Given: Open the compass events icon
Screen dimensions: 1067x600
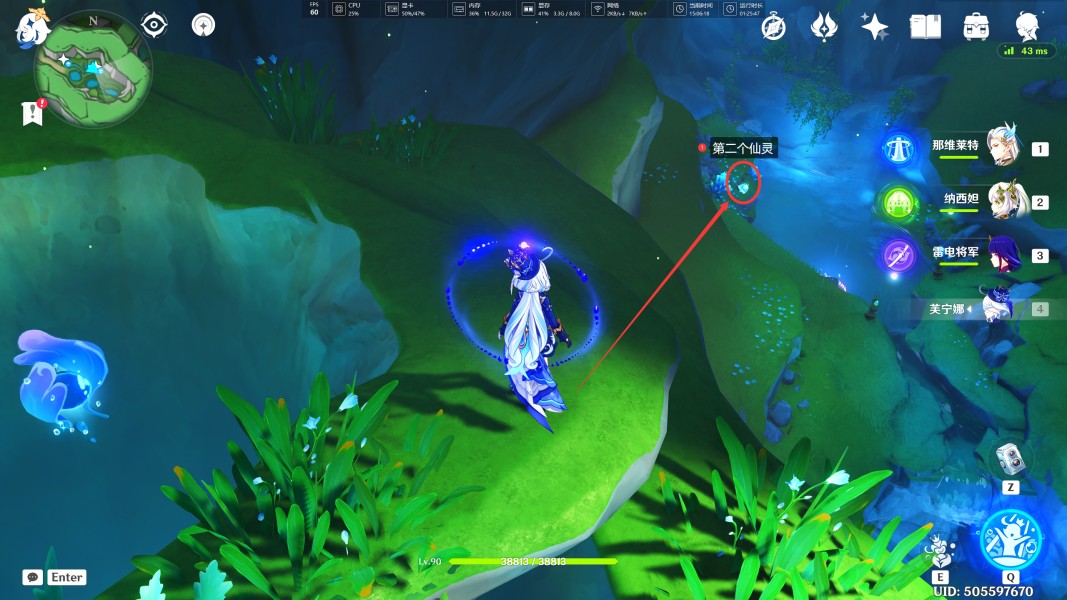Looking at the screenshot, I should [x=773, y=27].
